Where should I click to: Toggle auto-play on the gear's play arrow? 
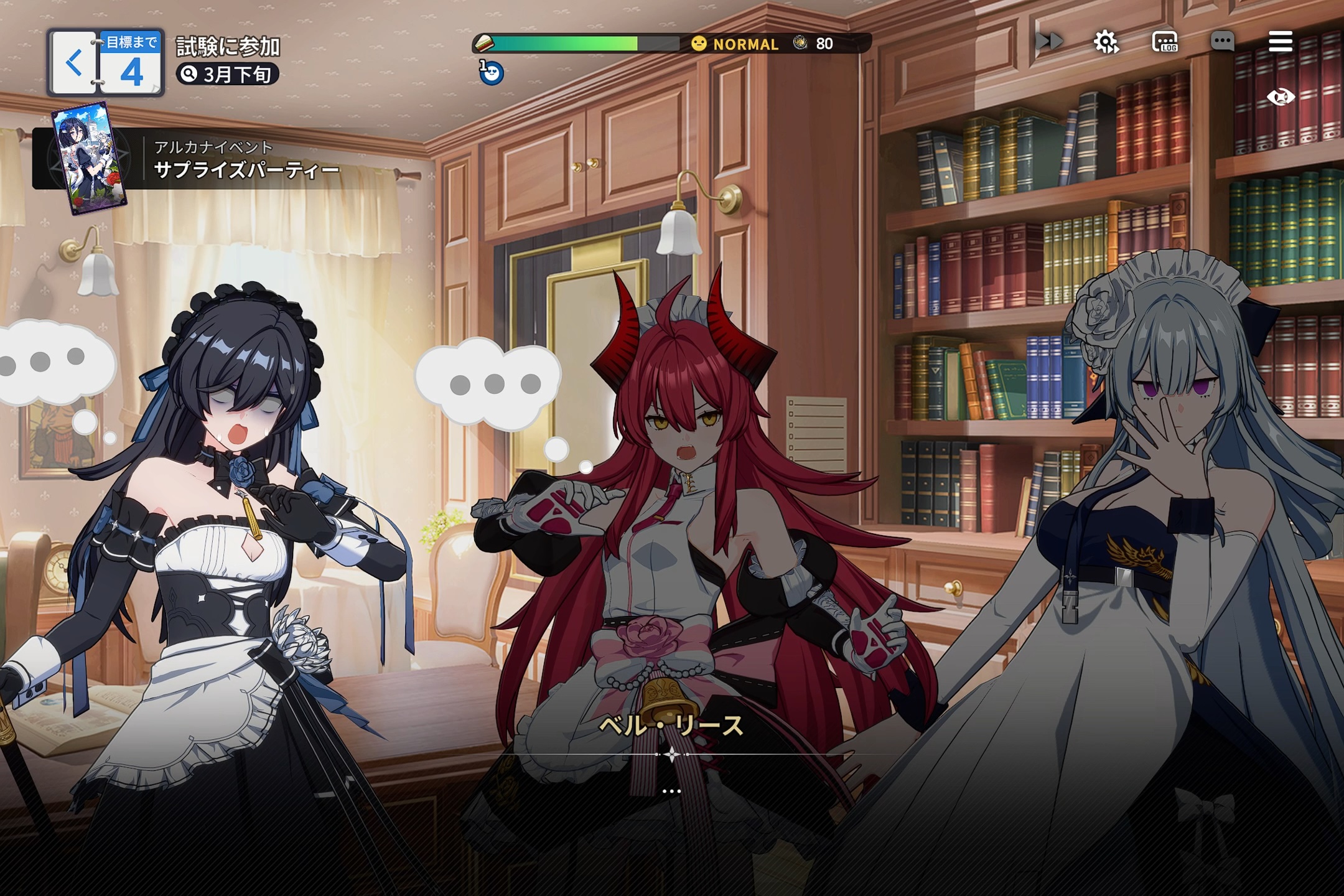[x=1114, y=49]
